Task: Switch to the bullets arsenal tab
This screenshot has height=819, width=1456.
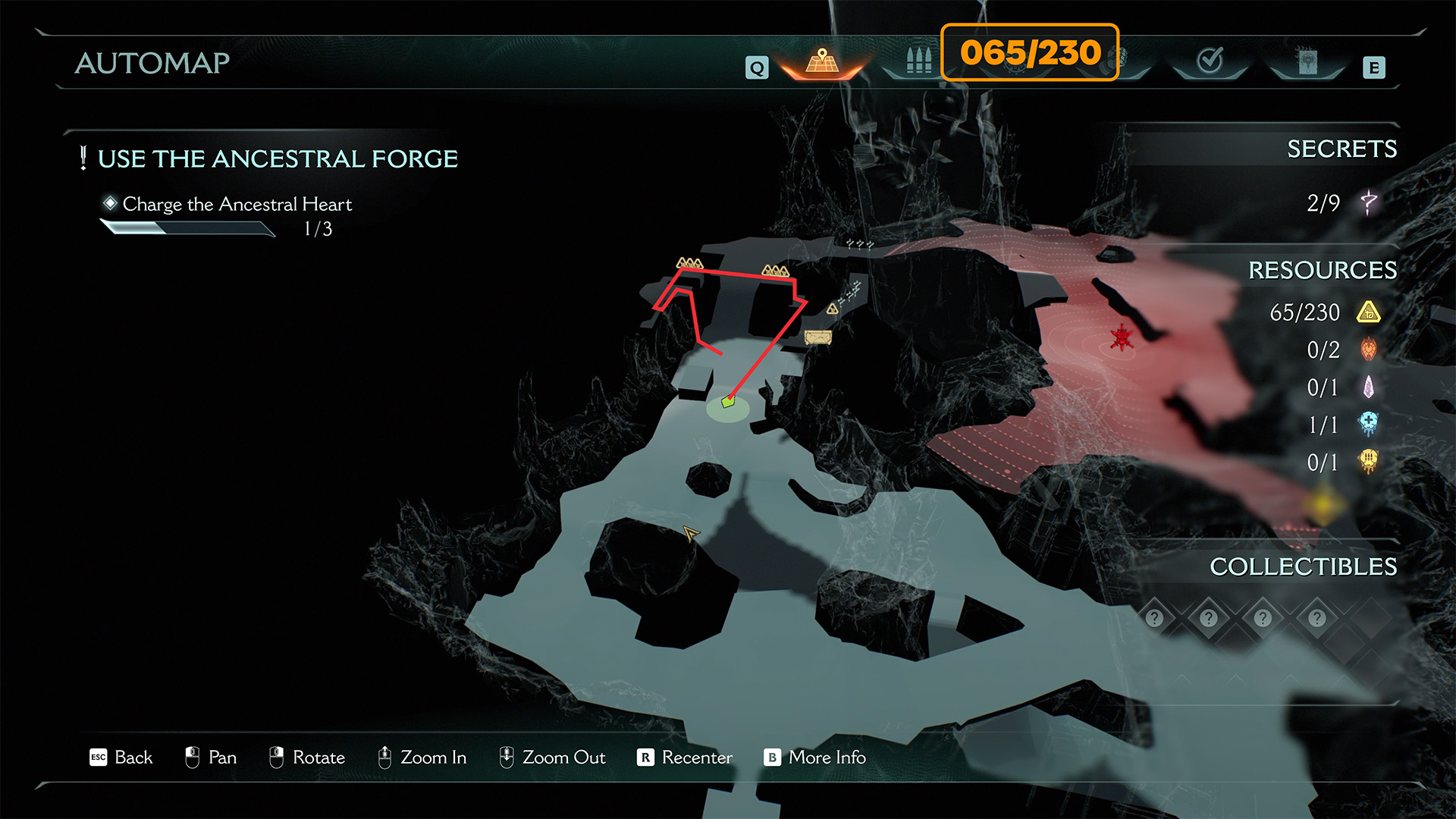Action: [x=918, y=61]
